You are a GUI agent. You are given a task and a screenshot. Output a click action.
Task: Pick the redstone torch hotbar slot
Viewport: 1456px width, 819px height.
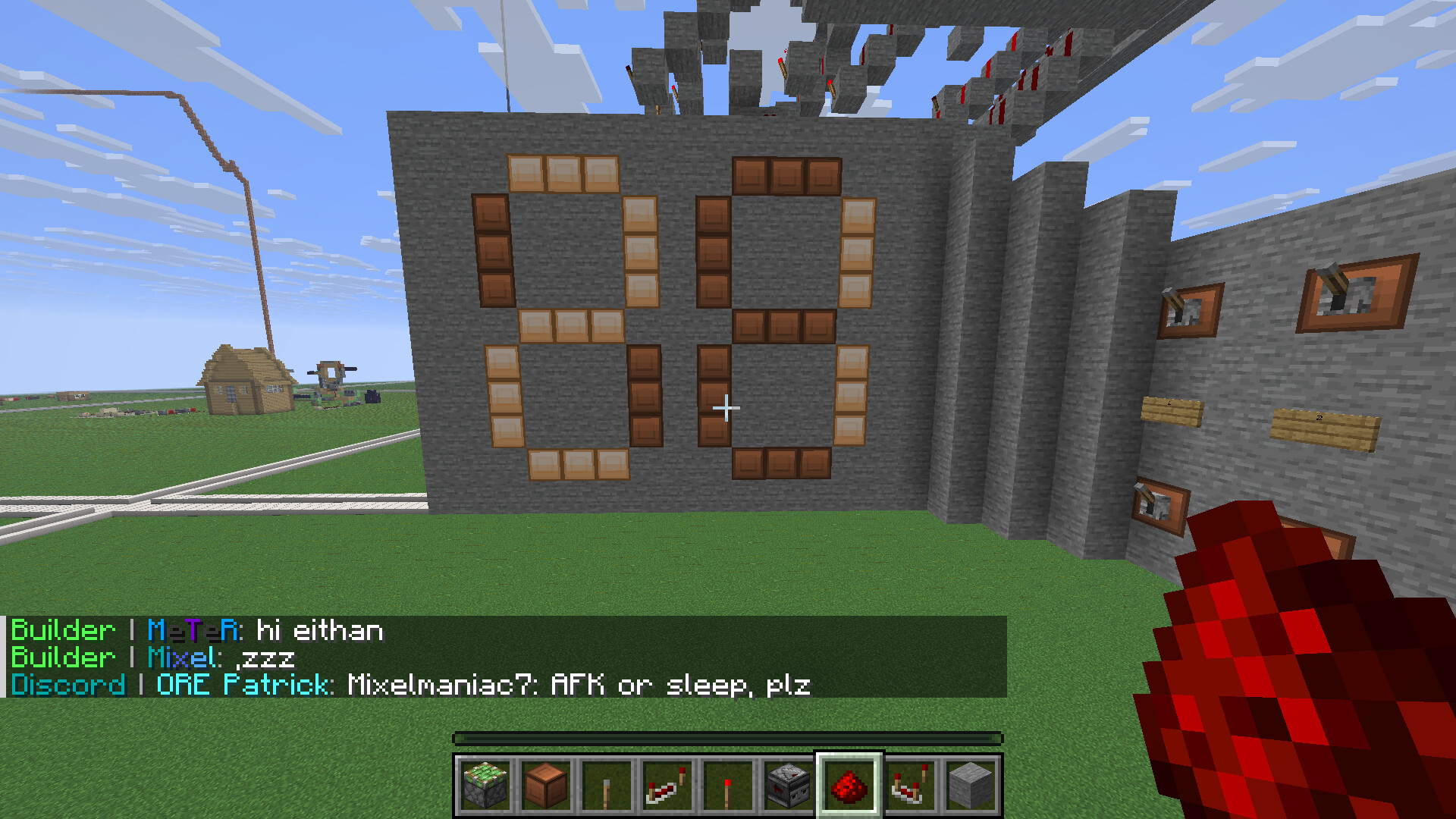(x=728, y=786)
